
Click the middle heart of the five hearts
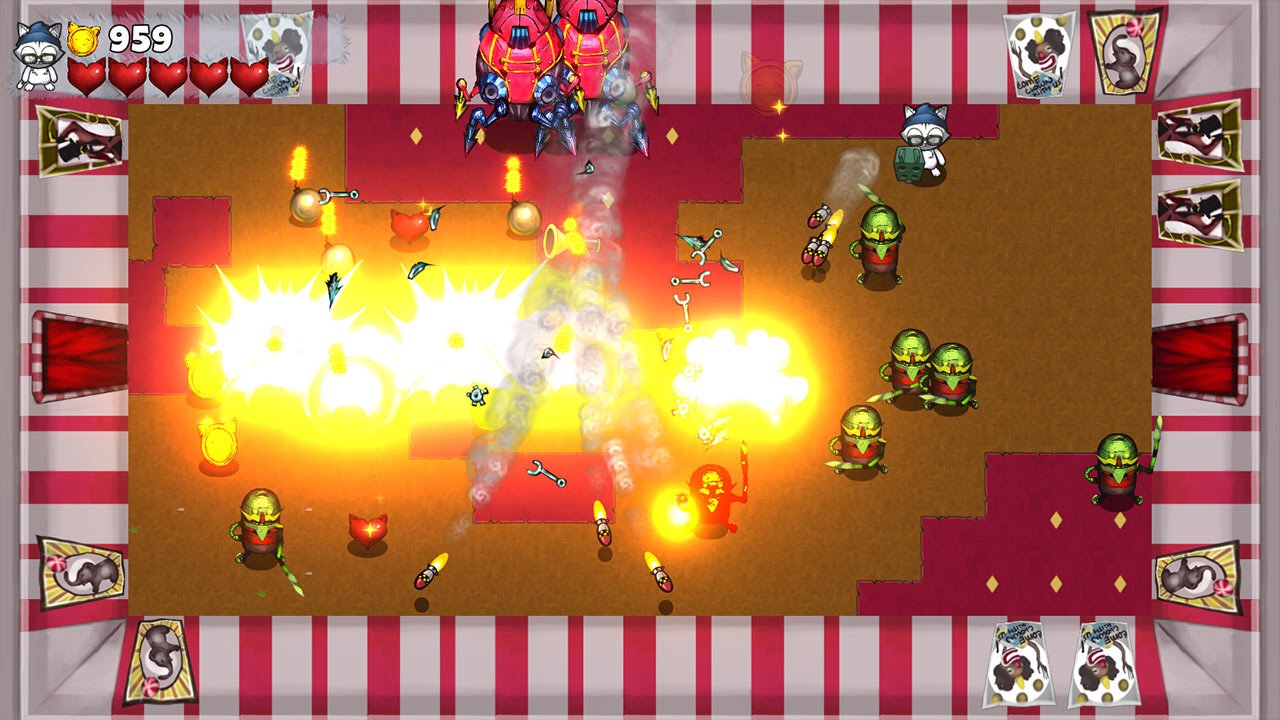170,78
